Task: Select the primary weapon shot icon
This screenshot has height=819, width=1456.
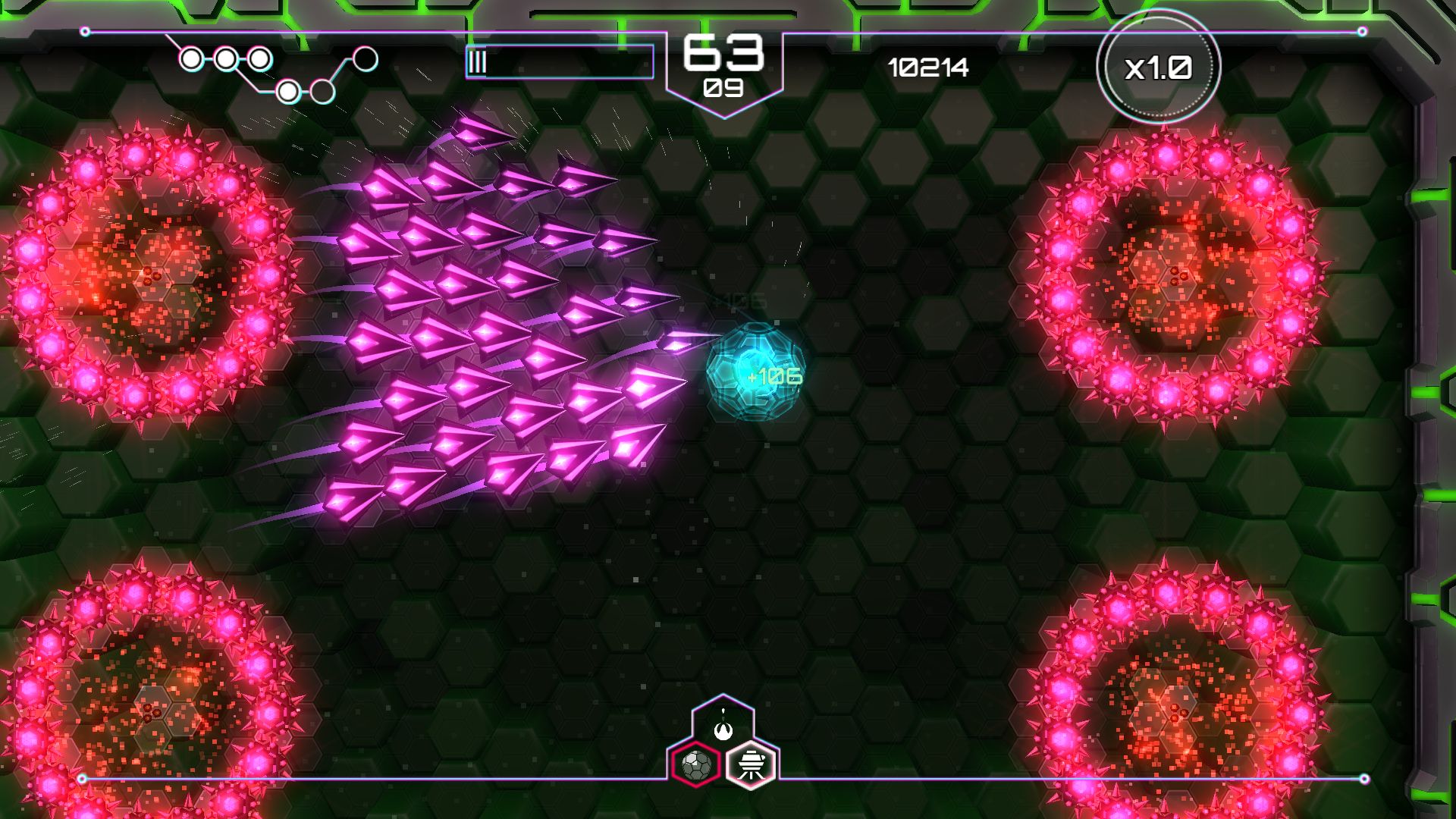Action: (x=723, y=727)
